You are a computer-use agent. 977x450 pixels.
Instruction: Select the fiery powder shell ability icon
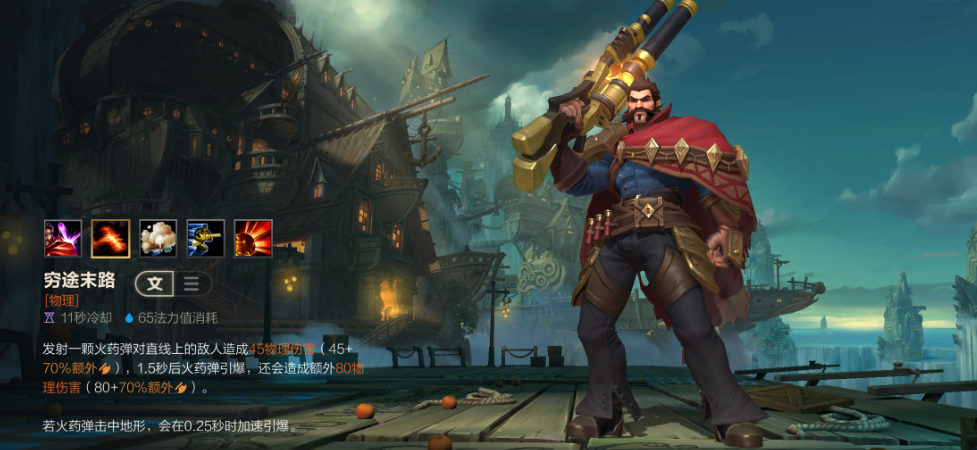tap(110, 238)
